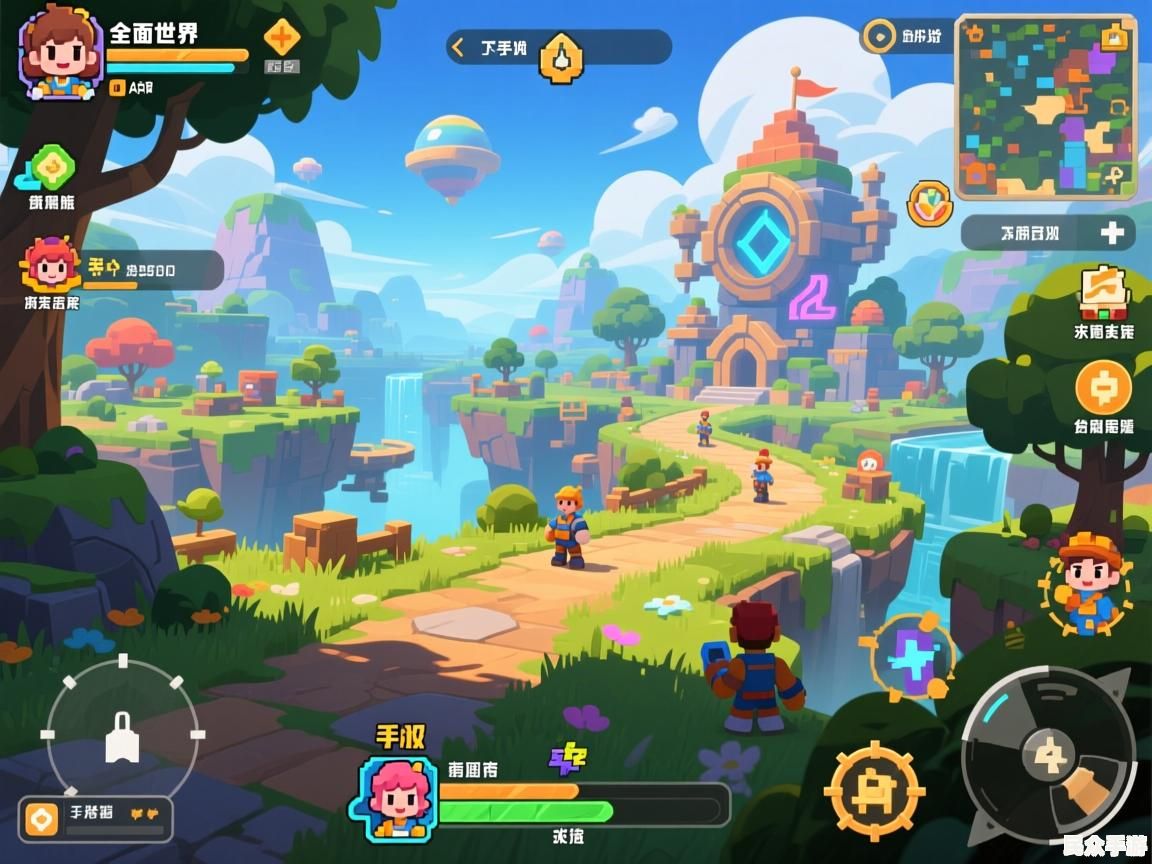Click the back arrow in top bar
Image resolution: width=1152 pixels, height=864 pixels.
coord(459,46)
